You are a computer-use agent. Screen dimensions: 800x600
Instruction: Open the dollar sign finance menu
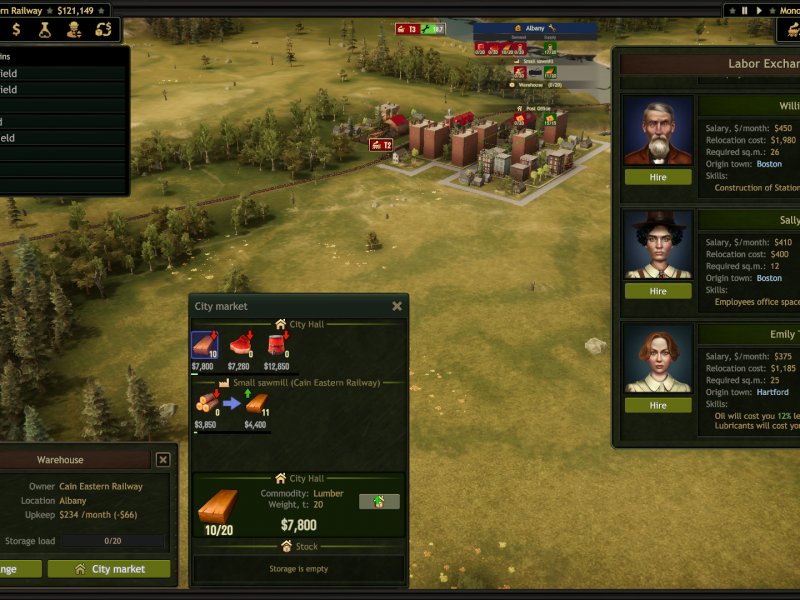point(16,31)
